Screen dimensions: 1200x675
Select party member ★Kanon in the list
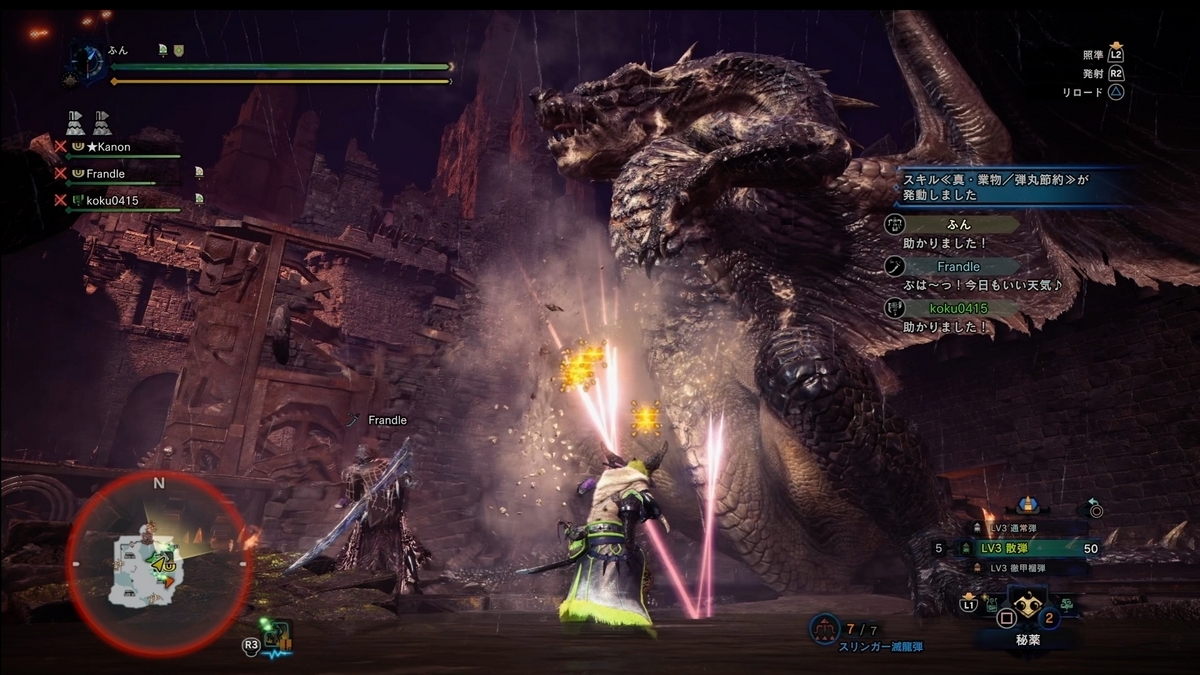coord(107,147)
